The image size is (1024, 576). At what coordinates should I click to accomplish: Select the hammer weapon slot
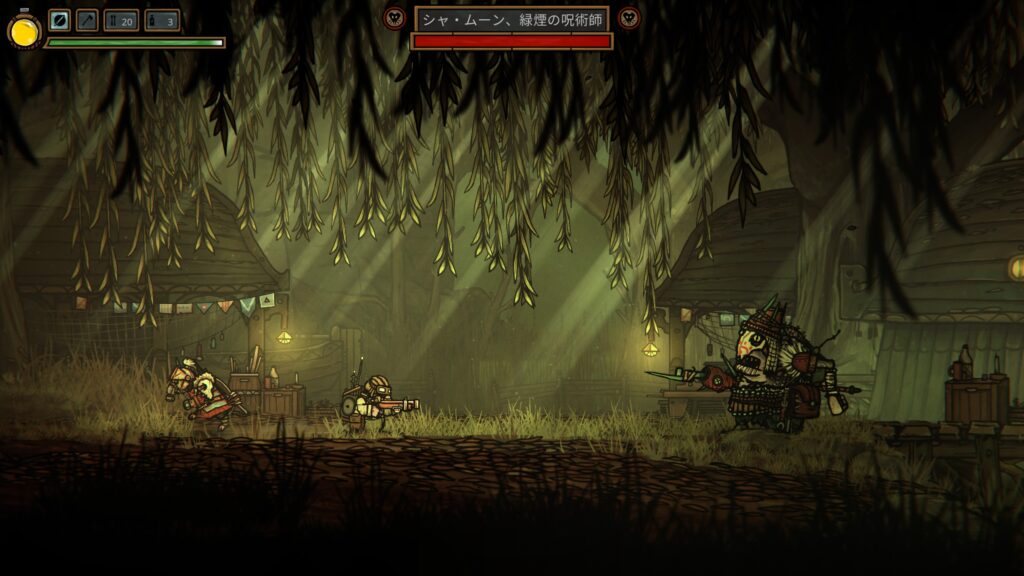click(87, 20)
